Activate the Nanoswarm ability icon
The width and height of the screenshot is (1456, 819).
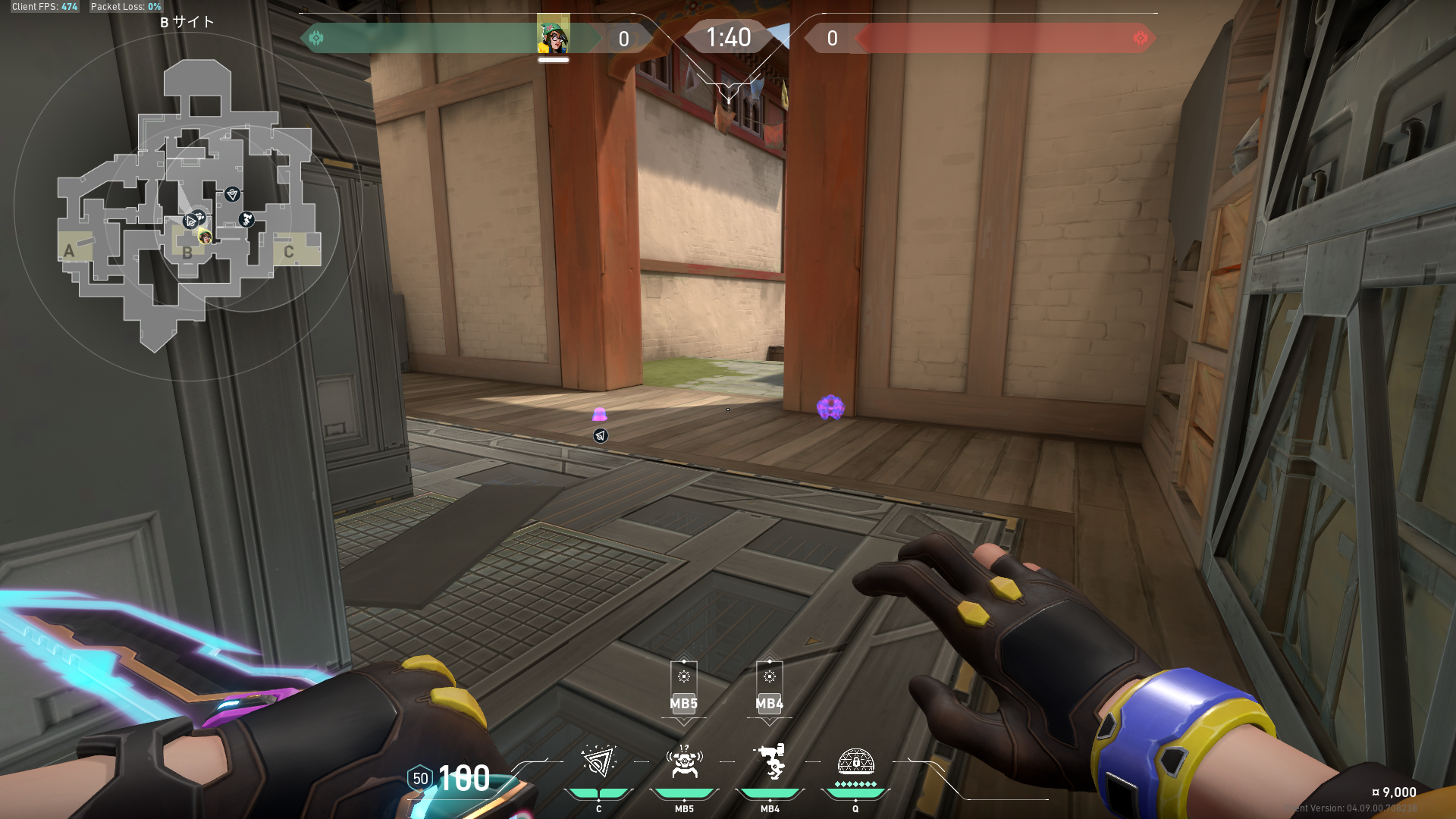click(598, 761)
